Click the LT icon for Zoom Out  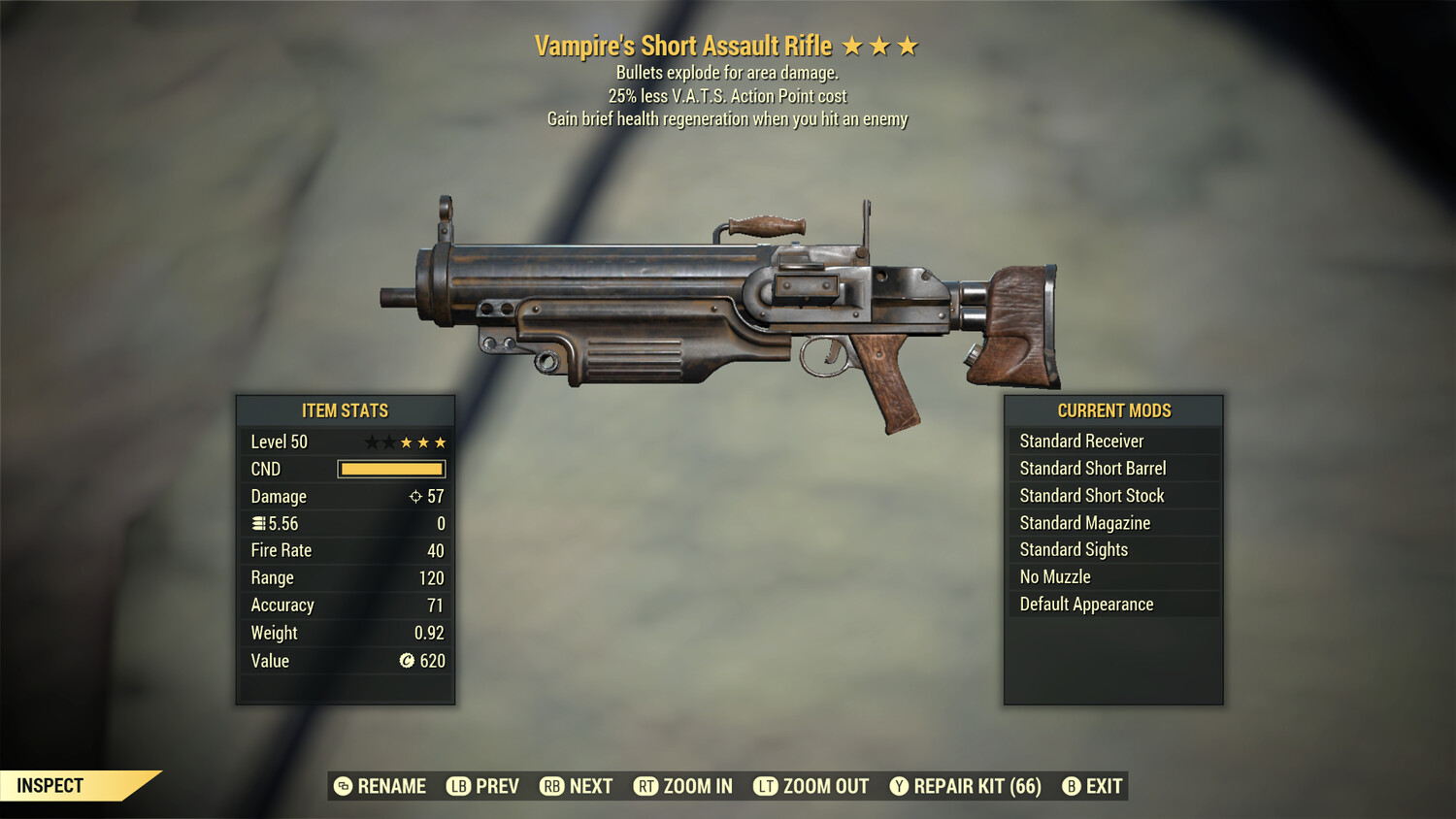[x=765, y=786]
